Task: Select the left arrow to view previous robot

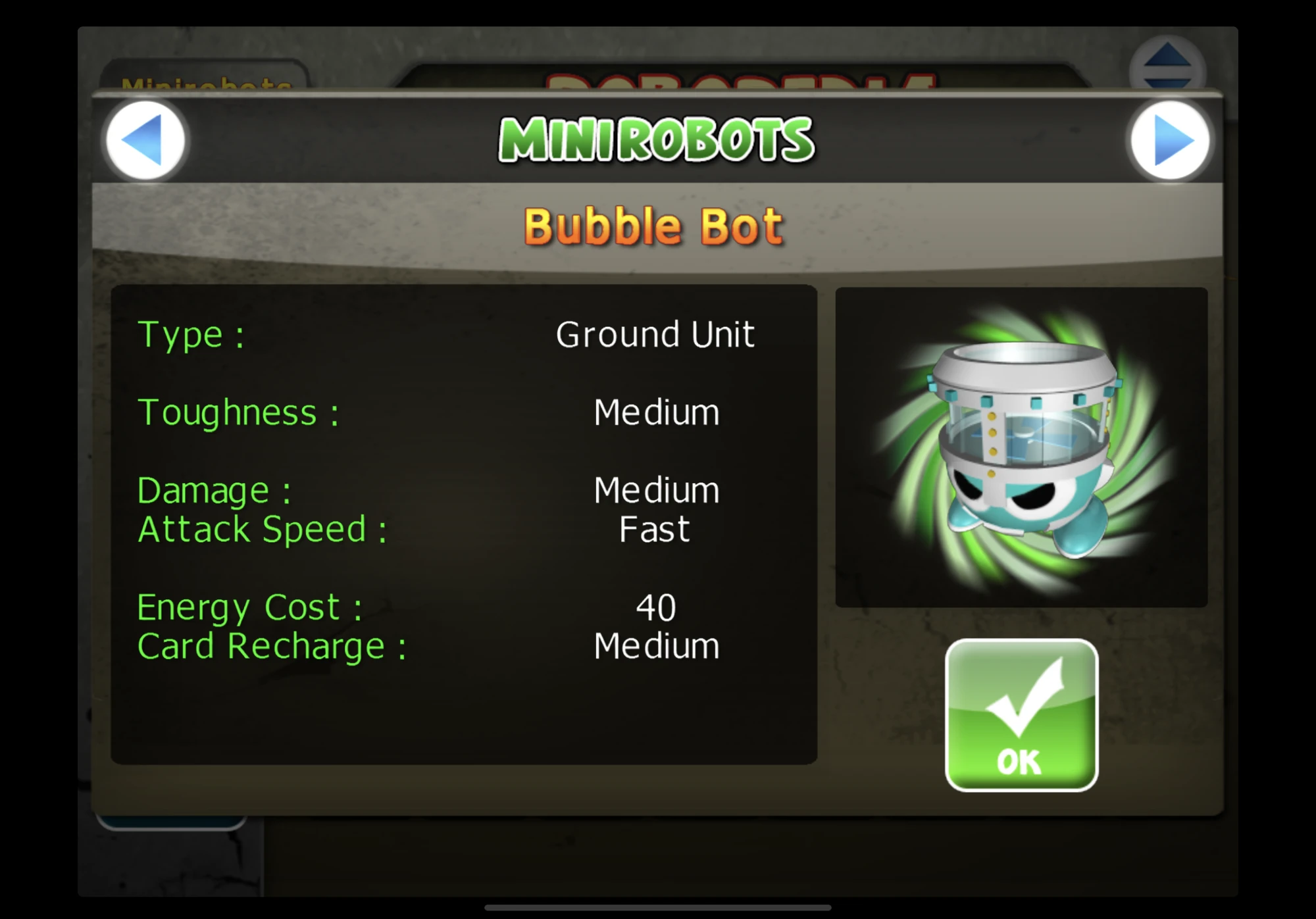Action: pos(145,139)
